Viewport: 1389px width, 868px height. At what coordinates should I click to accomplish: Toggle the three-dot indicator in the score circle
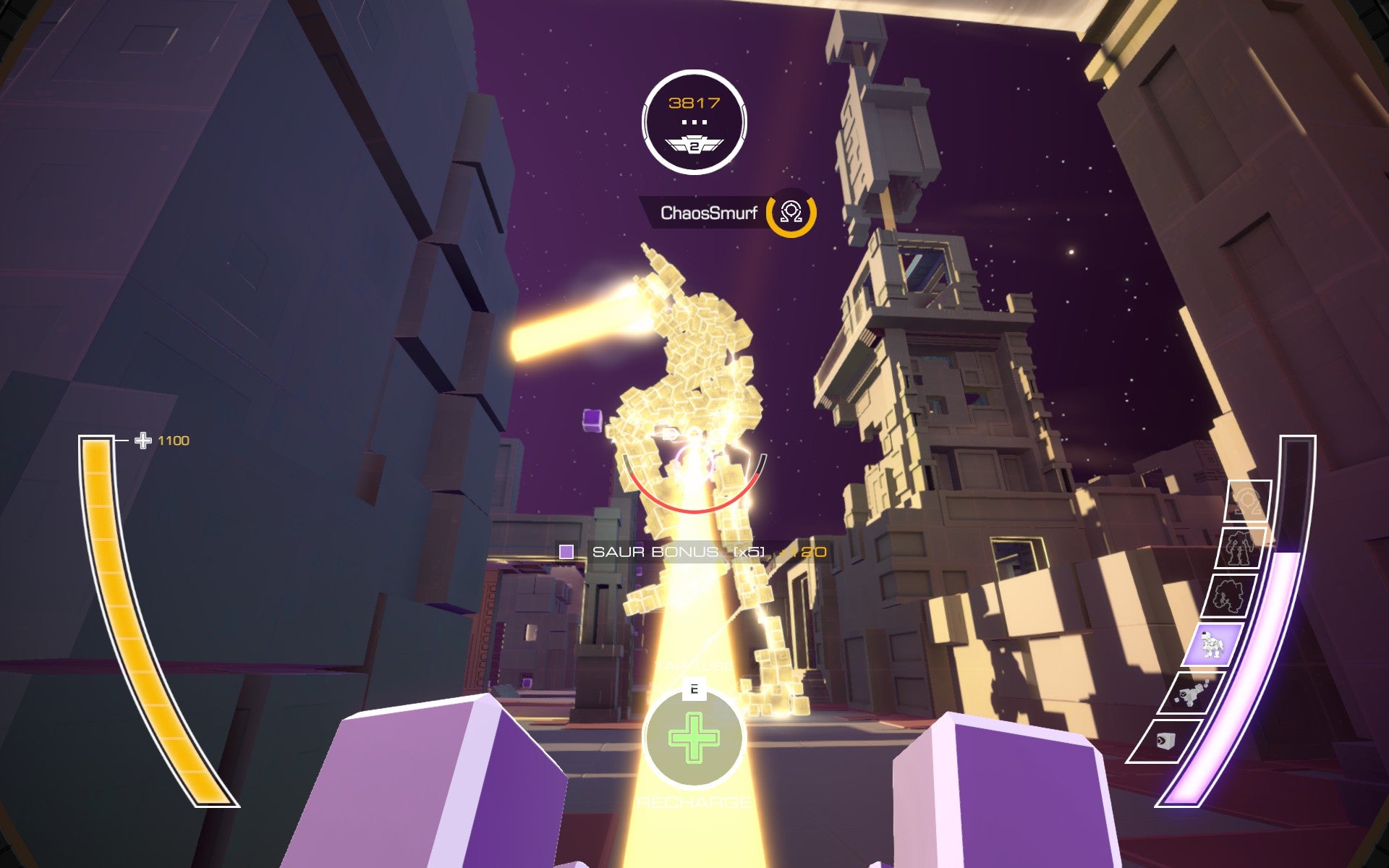point(694,123)
